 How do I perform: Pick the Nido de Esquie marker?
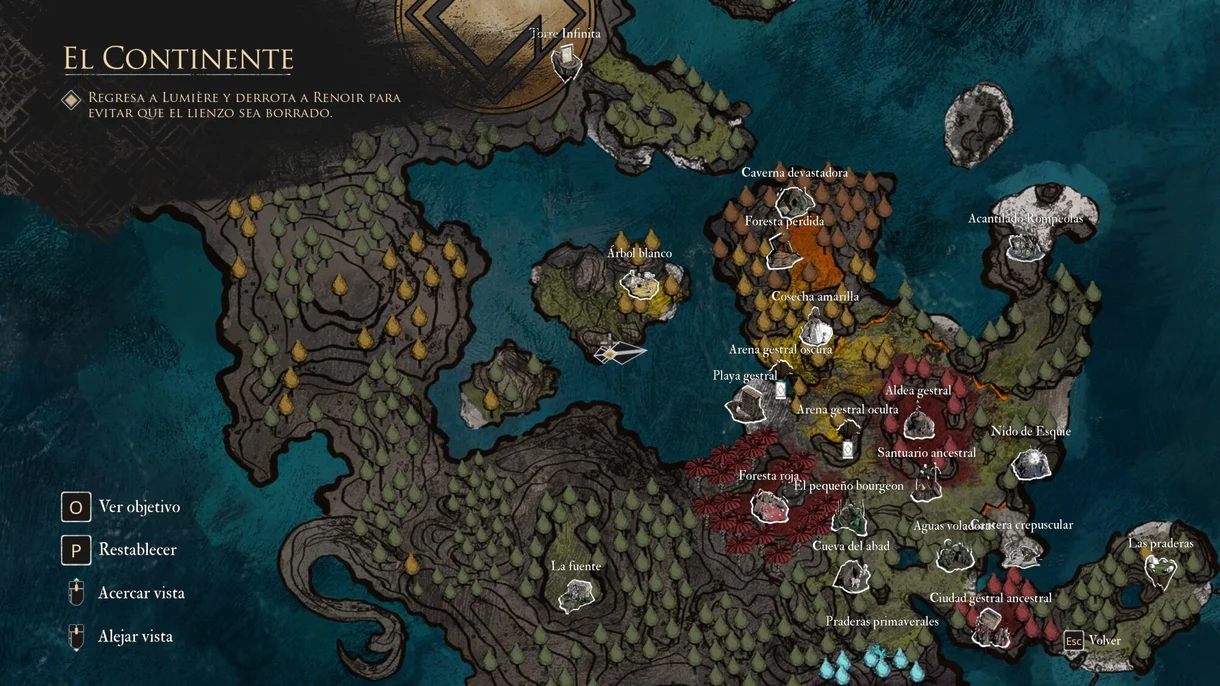[x=1030, y=462]
